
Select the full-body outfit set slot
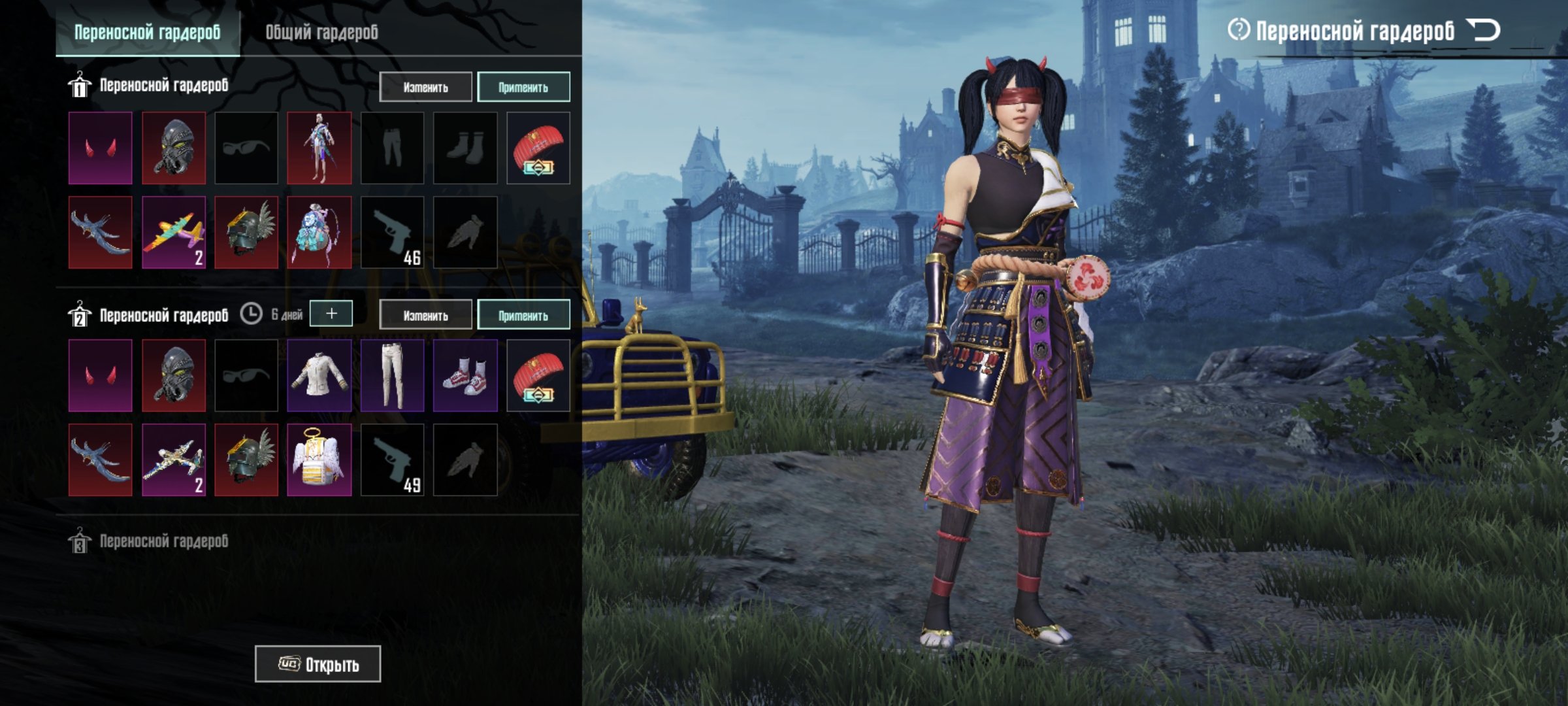pyautogui.click(x=319, y=148)
